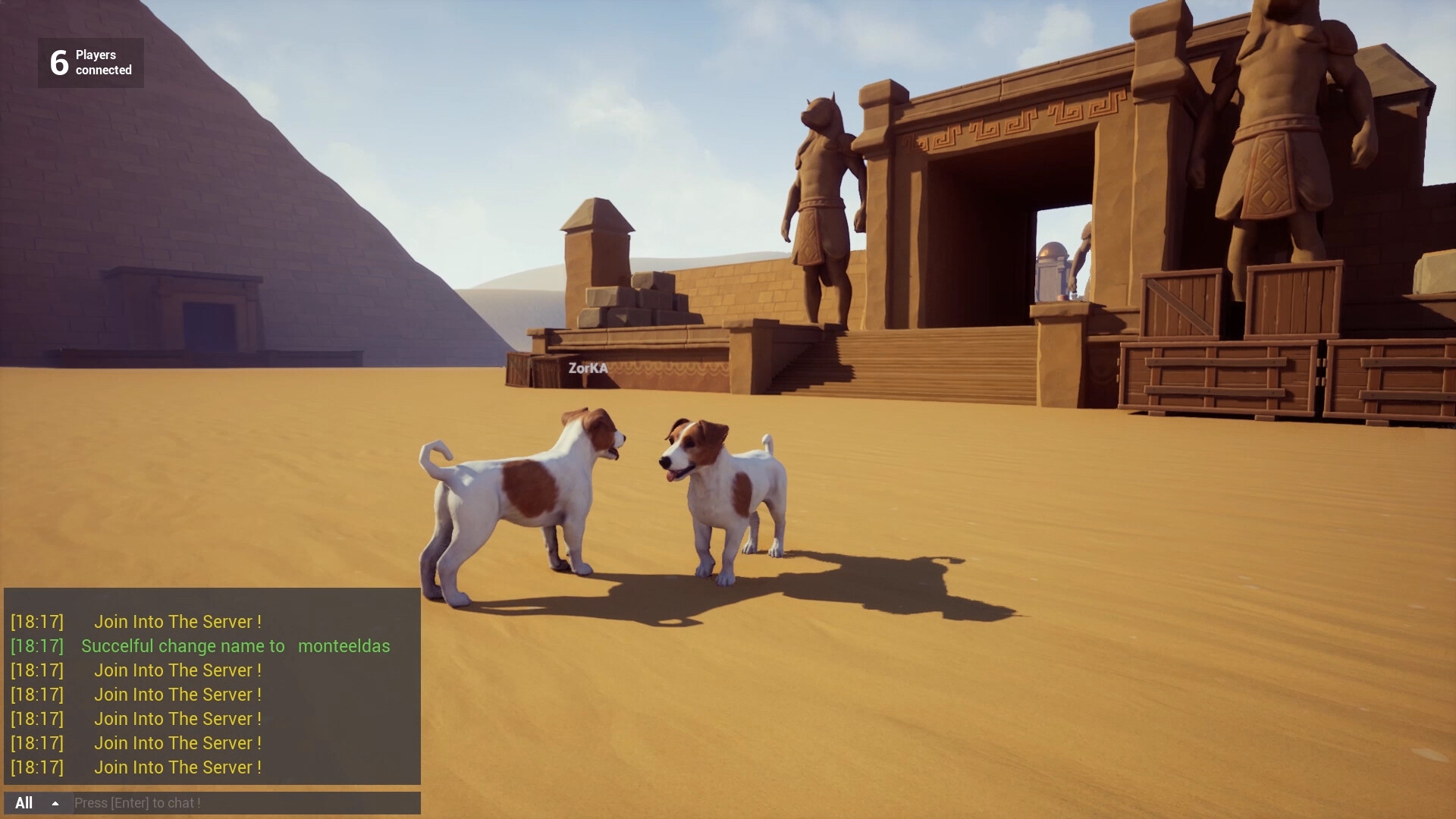The height and width of the screenshot is (819, 1456).
Task: Click the number 6 on the player counter
Action: pyautogui.click(x=58, y=62)
